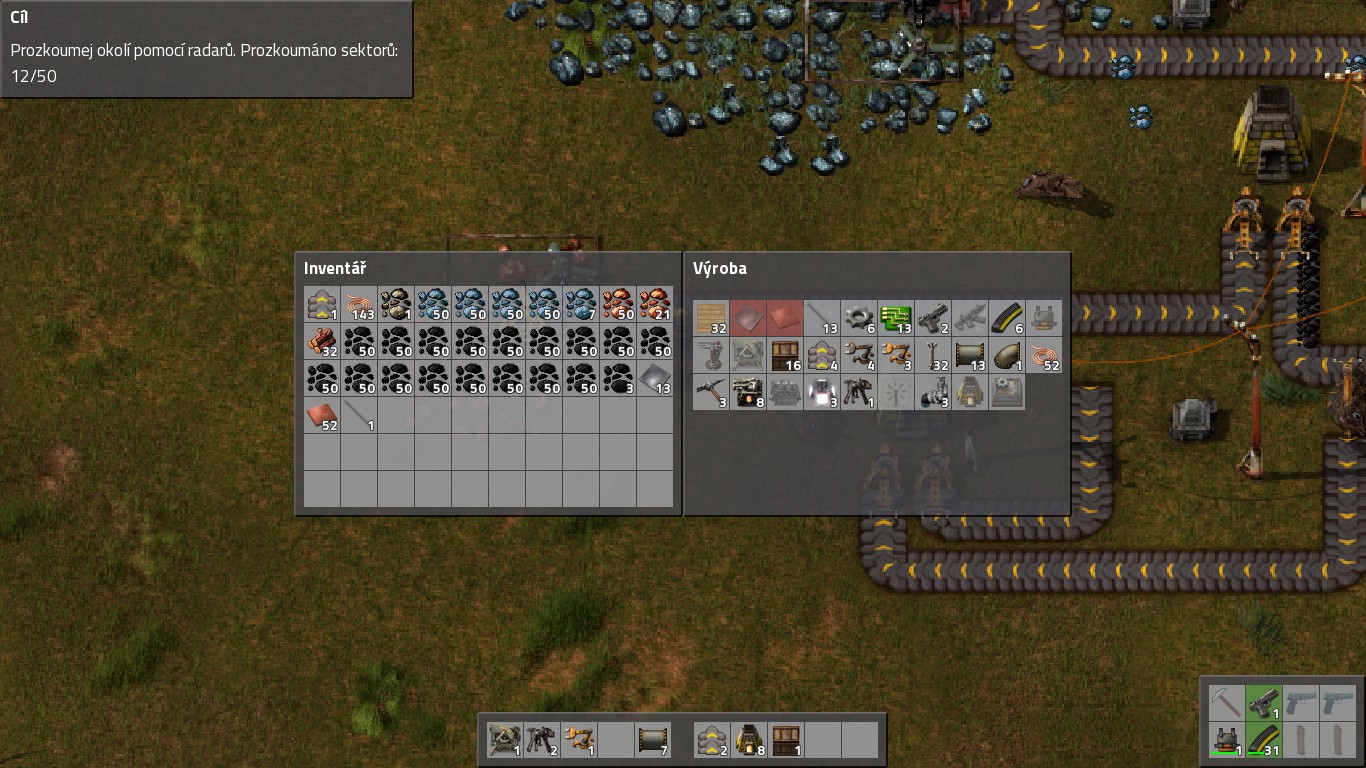The width and height of the screenshot is (1366, 768).
Task: Select the iron plate stack in inventory
Action: point(655,378)
